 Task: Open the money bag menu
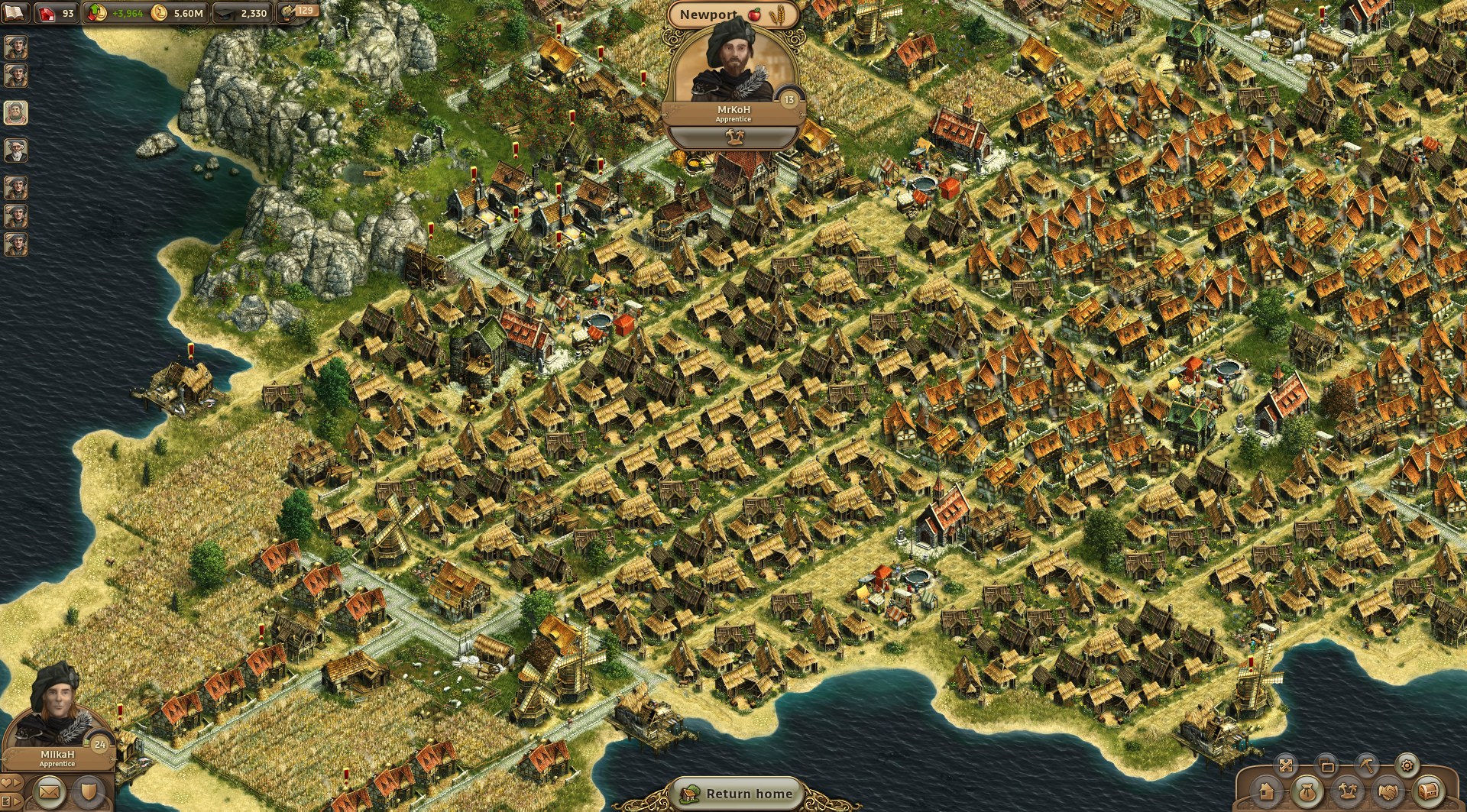[x=1307, y=792]
